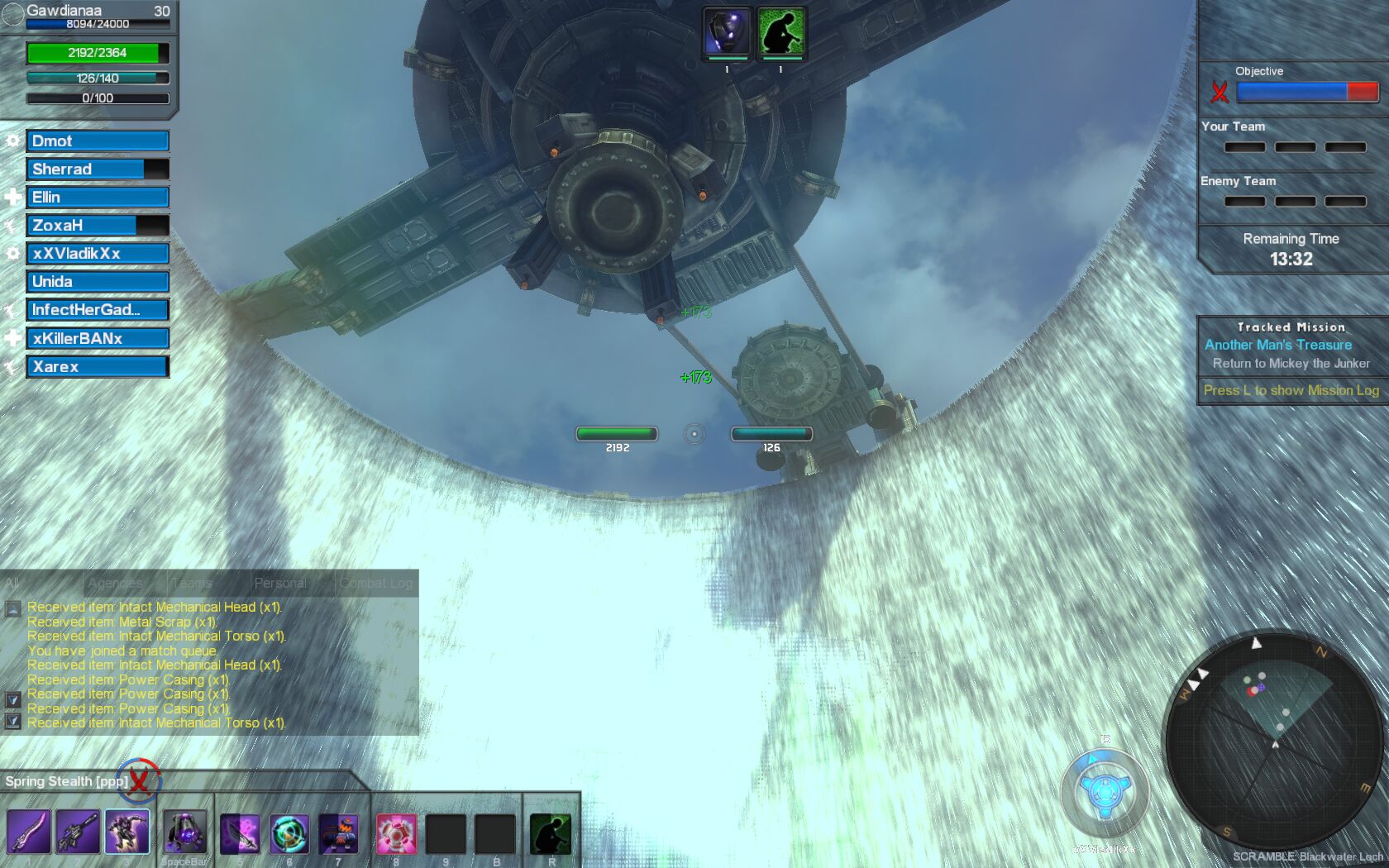Select the All chat tab
1389x868 pixels.
12,583
